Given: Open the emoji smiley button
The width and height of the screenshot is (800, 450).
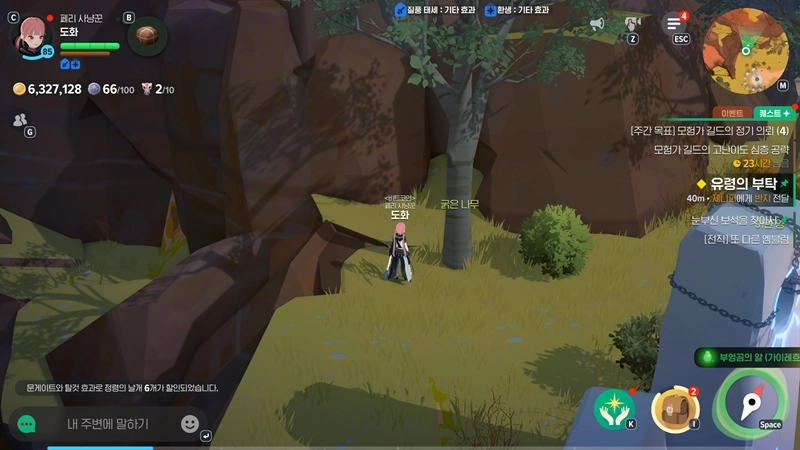Looking at the screenshot, I should pos(189,424).
